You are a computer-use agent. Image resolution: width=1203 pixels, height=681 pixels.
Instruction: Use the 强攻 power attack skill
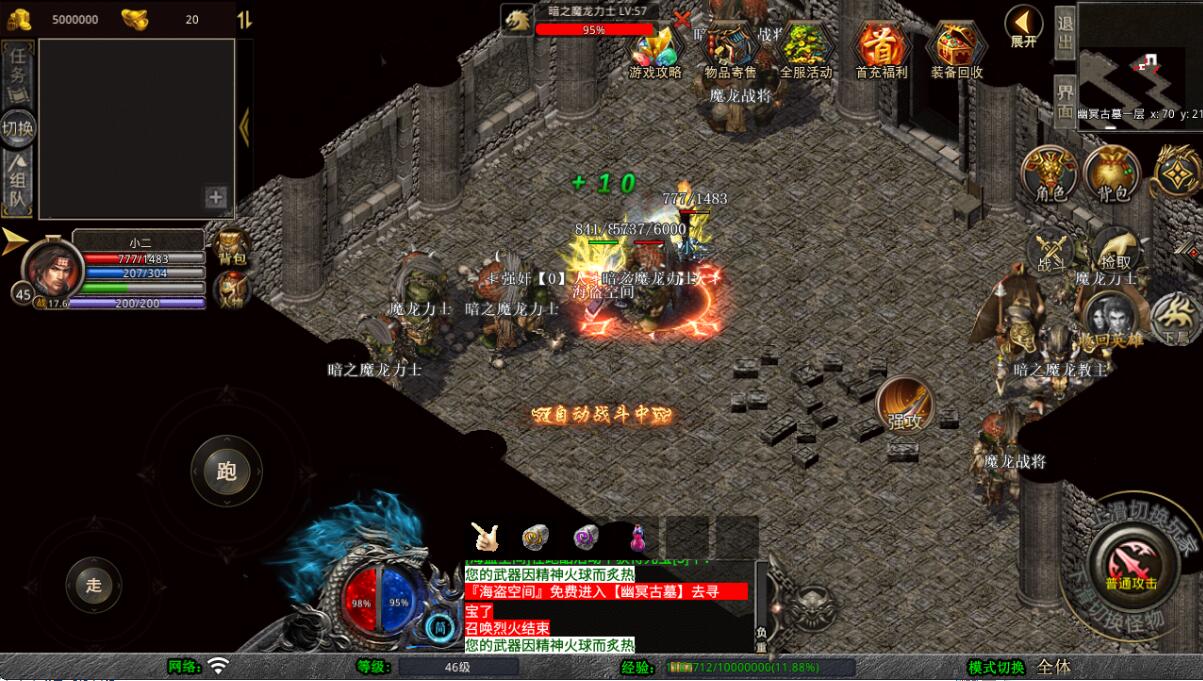click(x=904, y=405)
